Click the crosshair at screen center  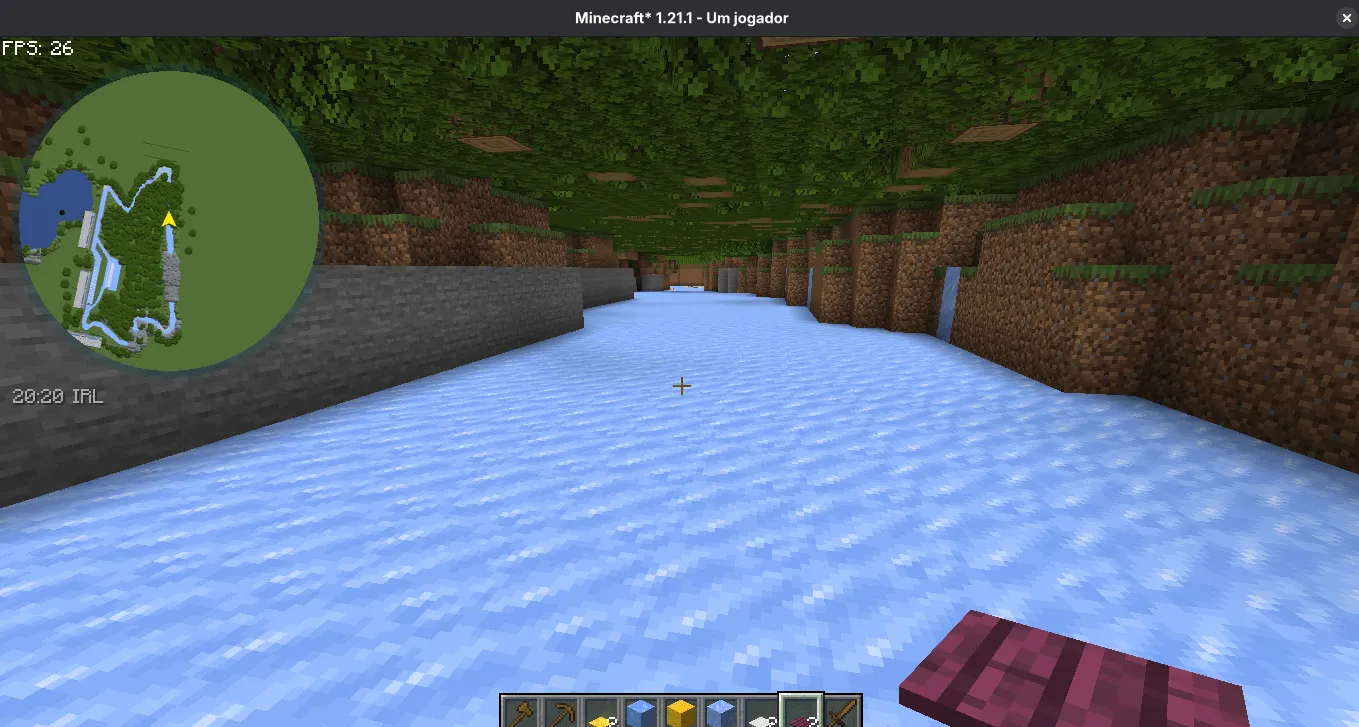[682, 386]
